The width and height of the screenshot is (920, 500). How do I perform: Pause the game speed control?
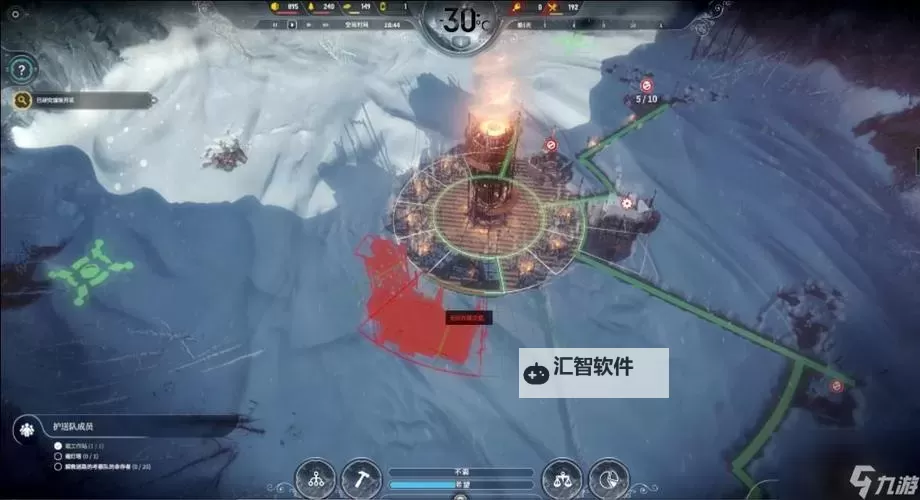(x=277, y=24)
